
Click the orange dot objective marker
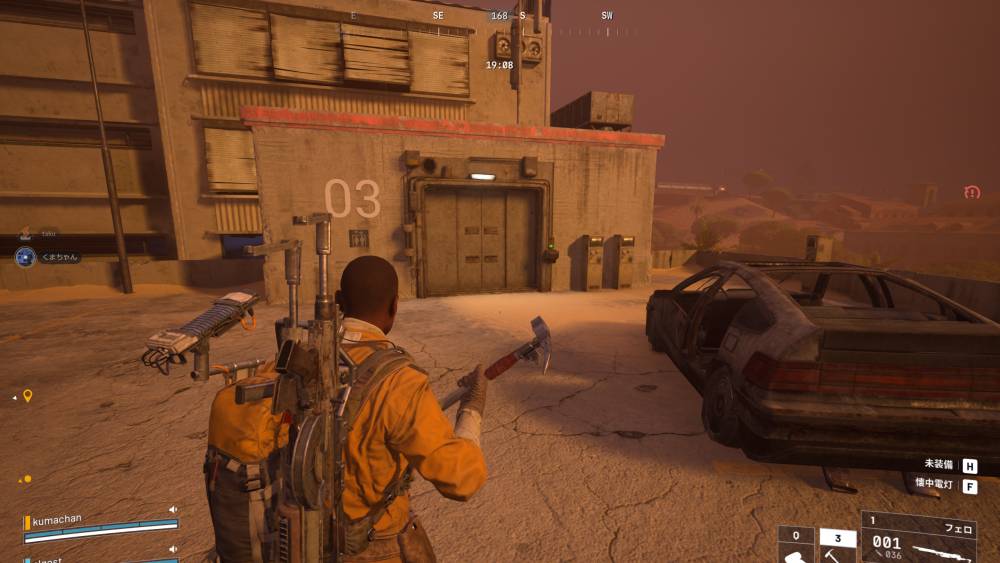pos(27,479)
